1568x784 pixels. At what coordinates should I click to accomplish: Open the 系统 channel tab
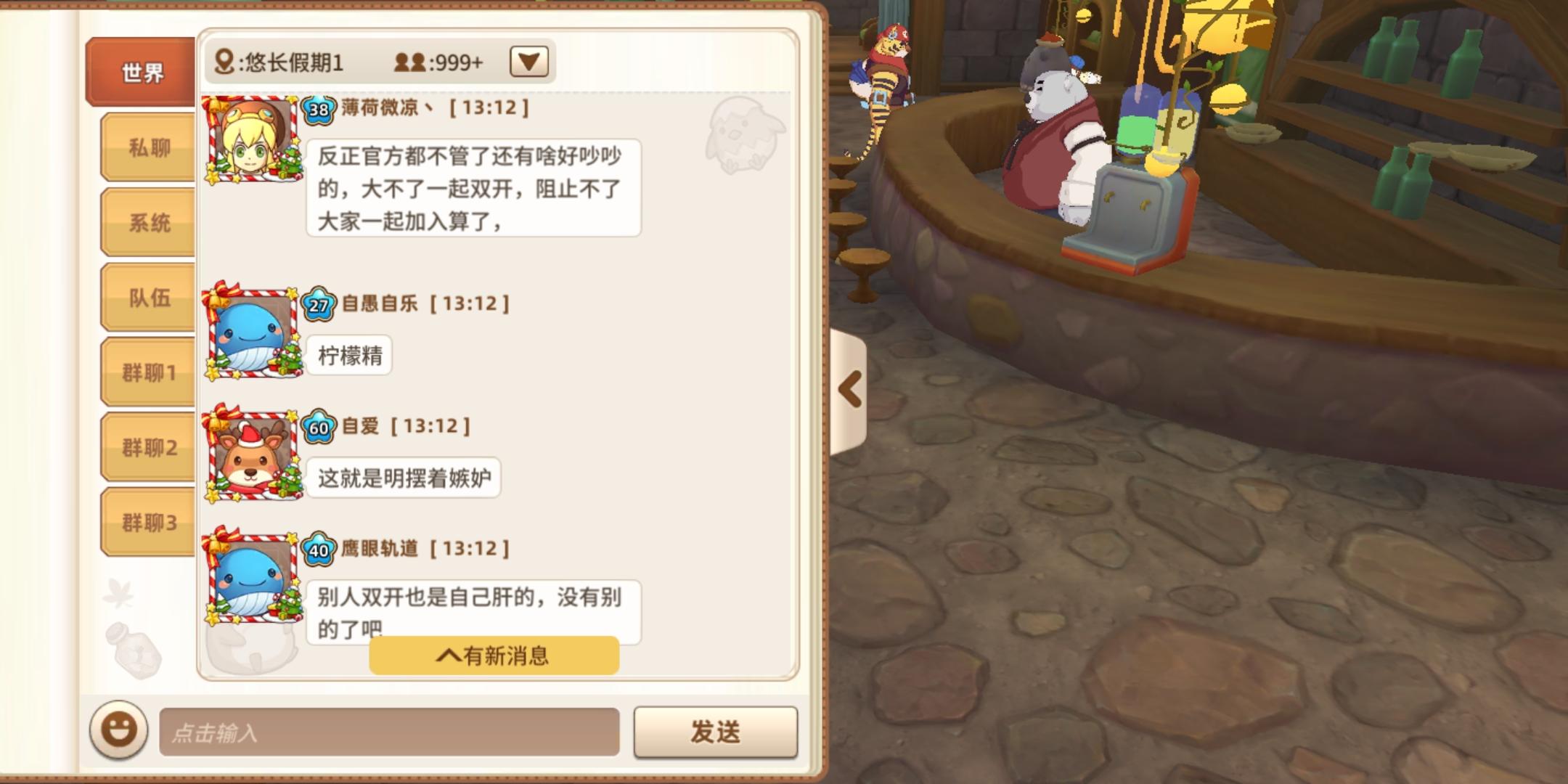[x=147, y=224]
